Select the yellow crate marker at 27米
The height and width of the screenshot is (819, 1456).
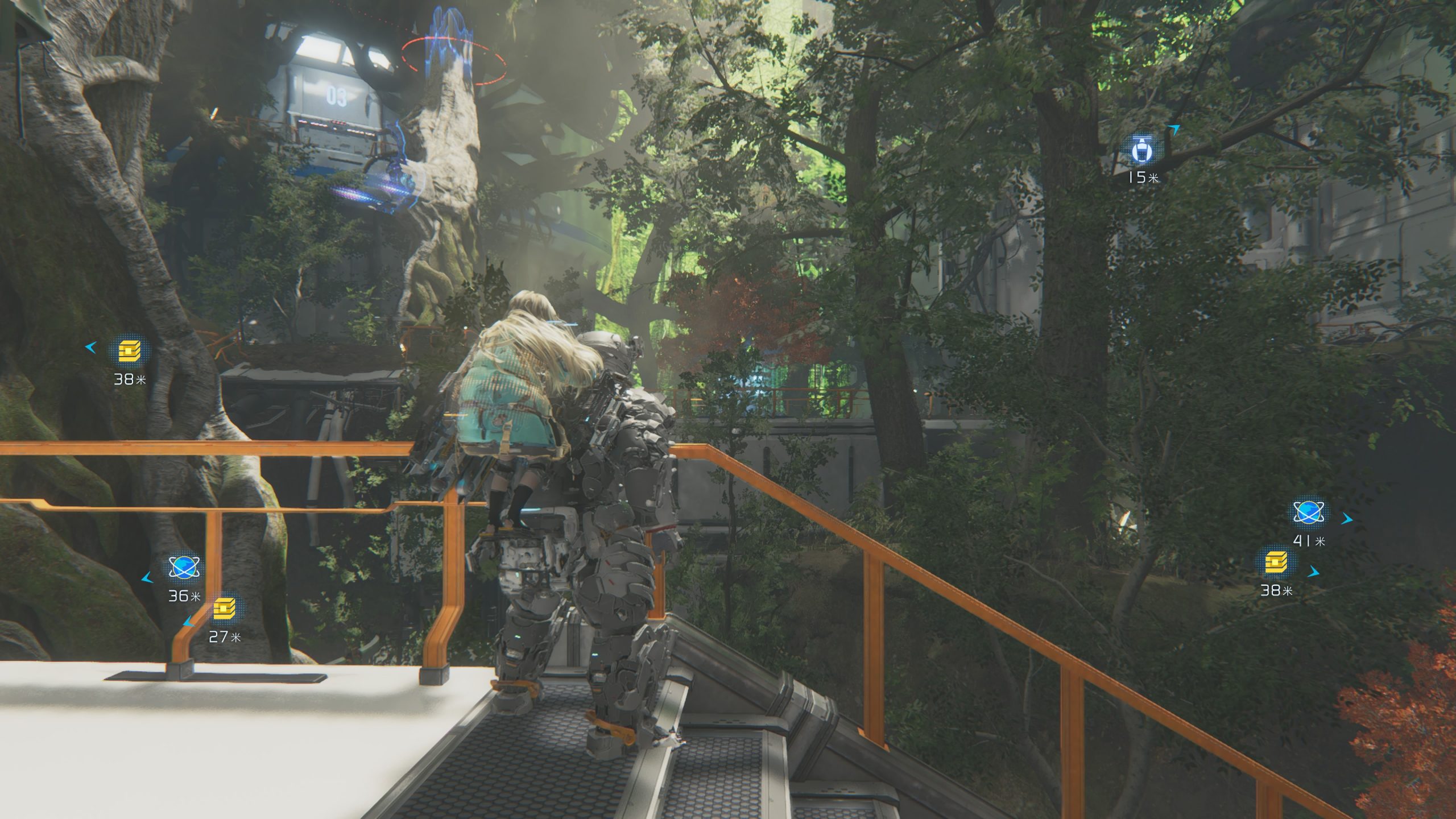pyautogui.click(x=225, y=608)
